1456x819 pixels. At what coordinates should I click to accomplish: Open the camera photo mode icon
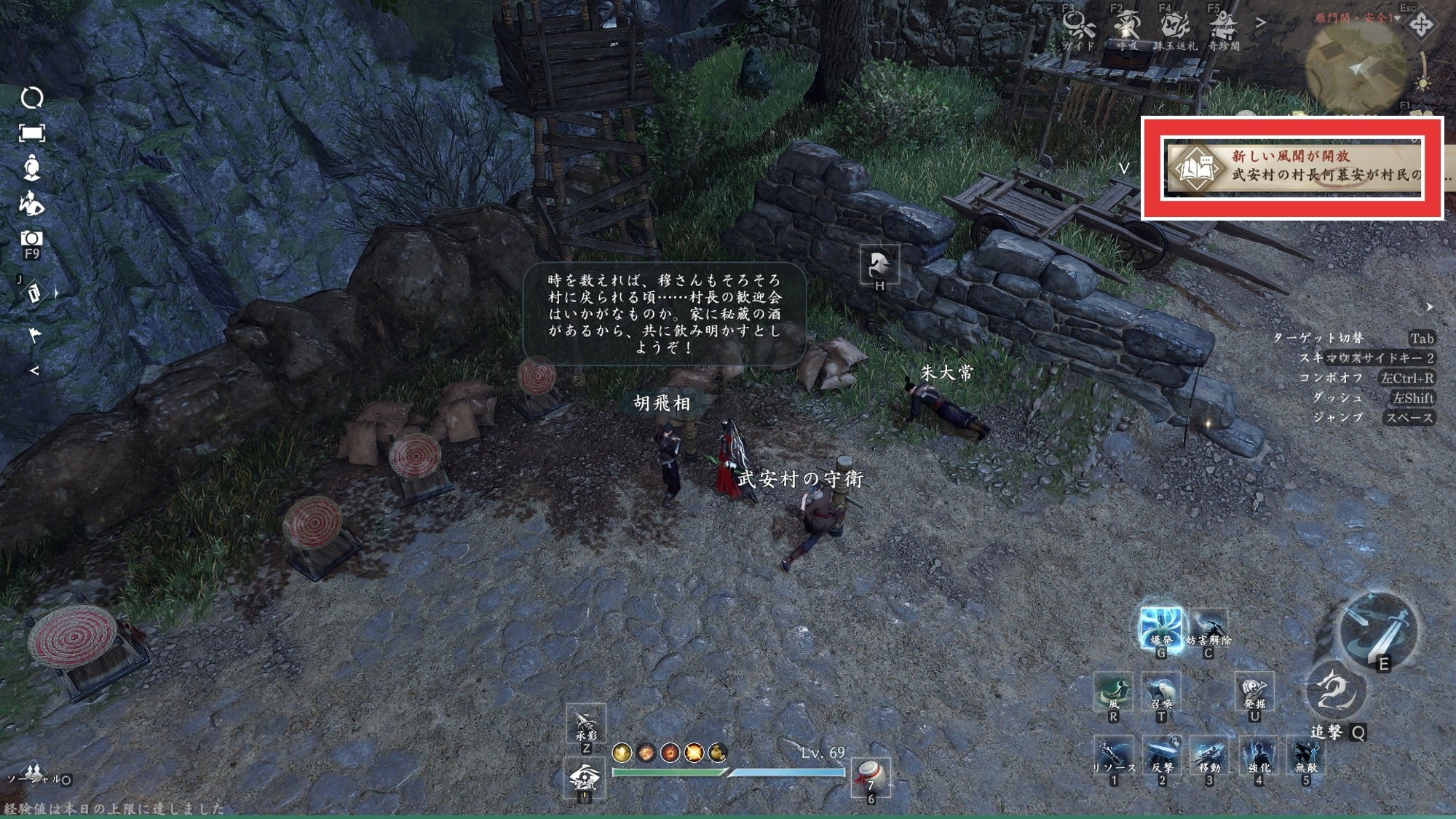(x=31, y=239)
